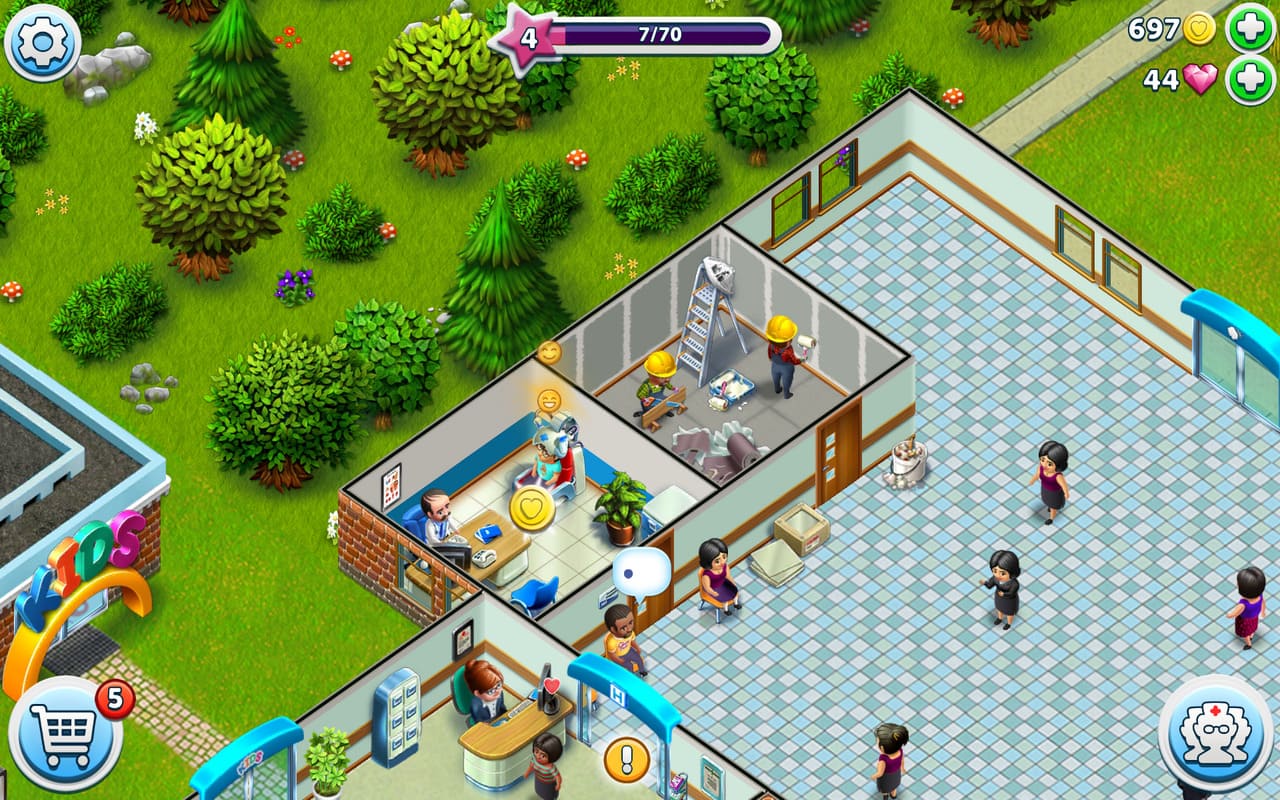The image size is (1280, 800).
Task: Open the shopping cart store
Action: tap(66, 734)
